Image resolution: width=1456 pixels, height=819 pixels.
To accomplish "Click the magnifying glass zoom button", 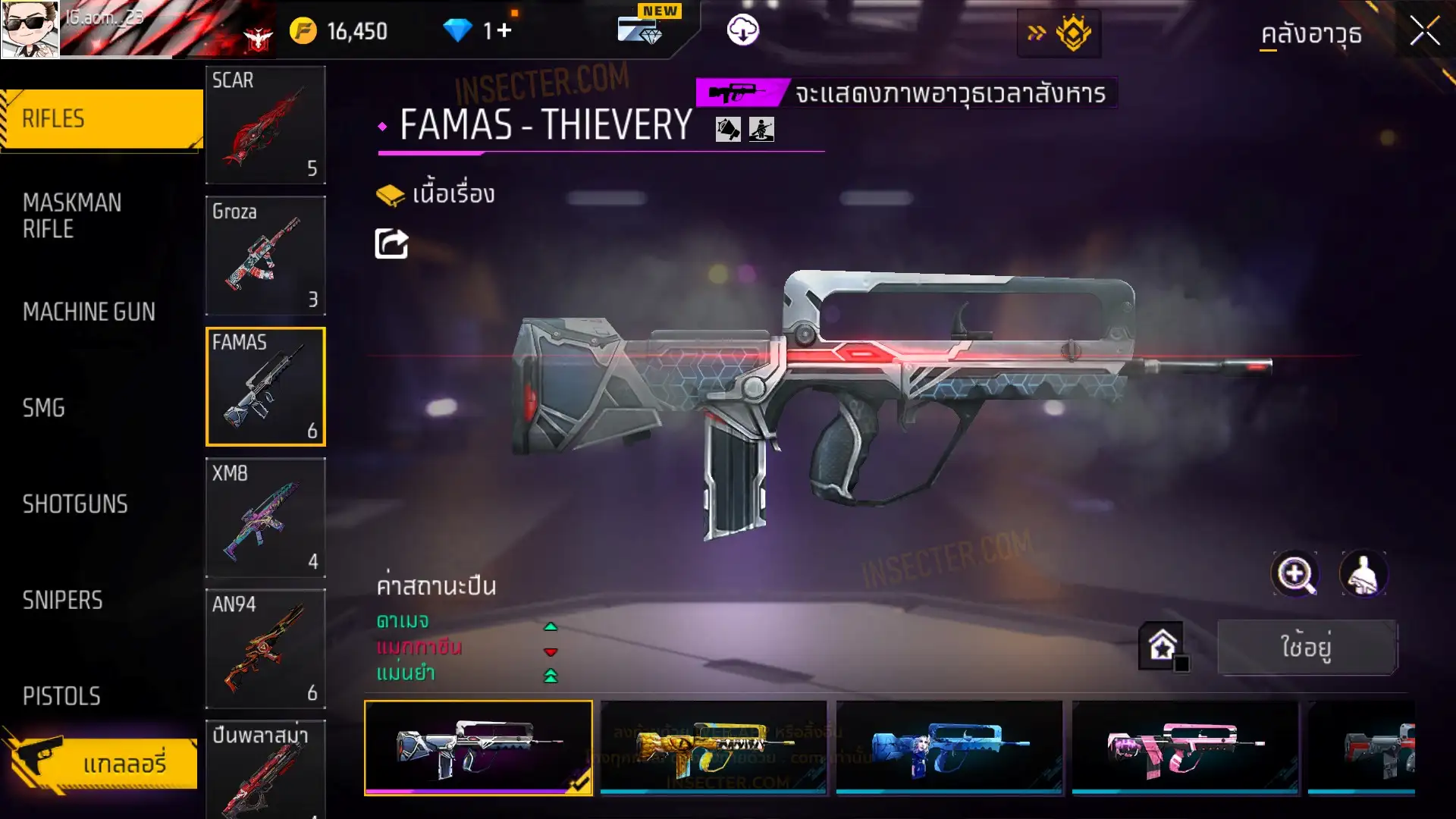I will 1294,575.
